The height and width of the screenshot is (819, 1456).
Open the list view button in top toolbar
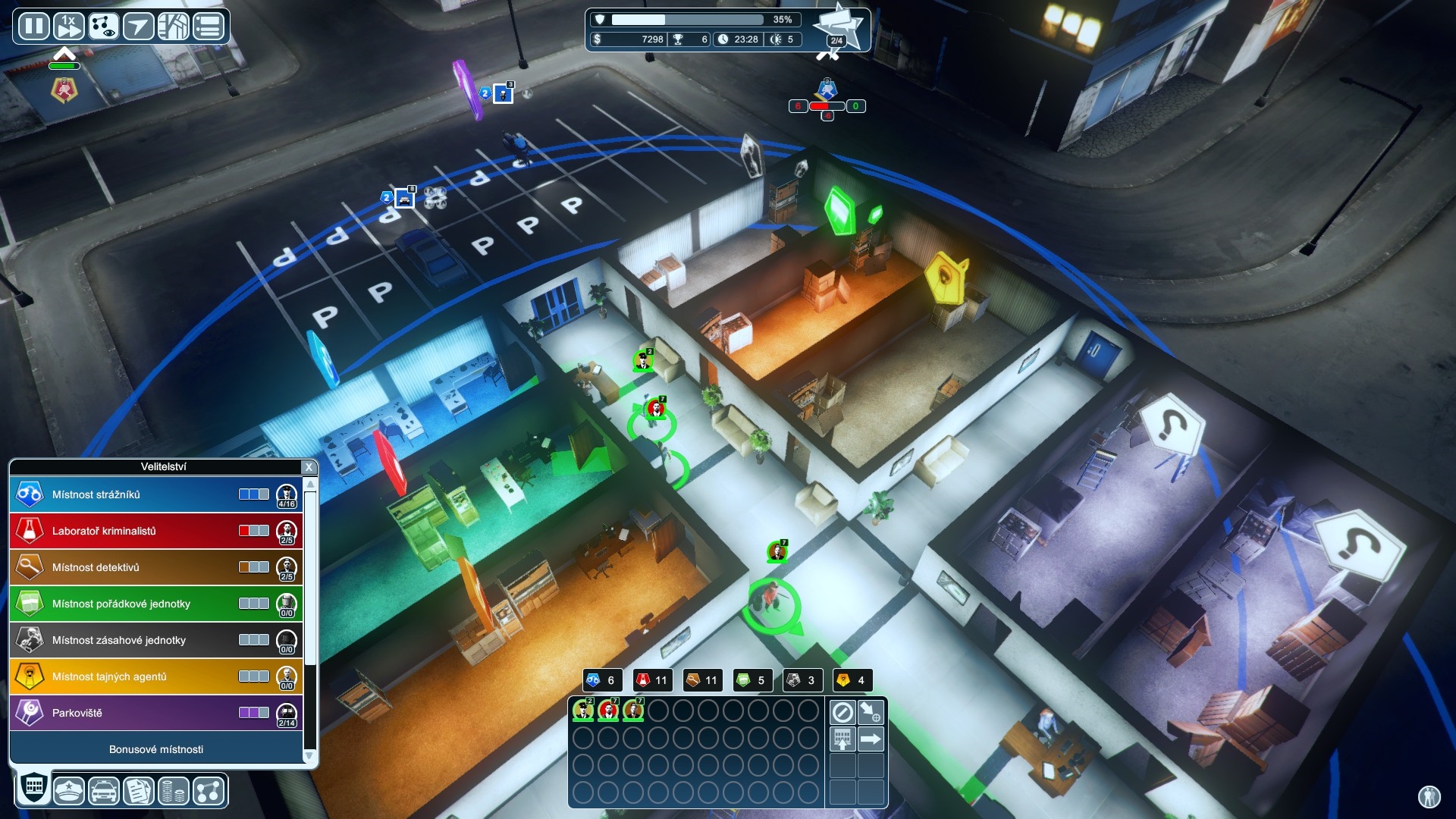[x=209, y=27]
